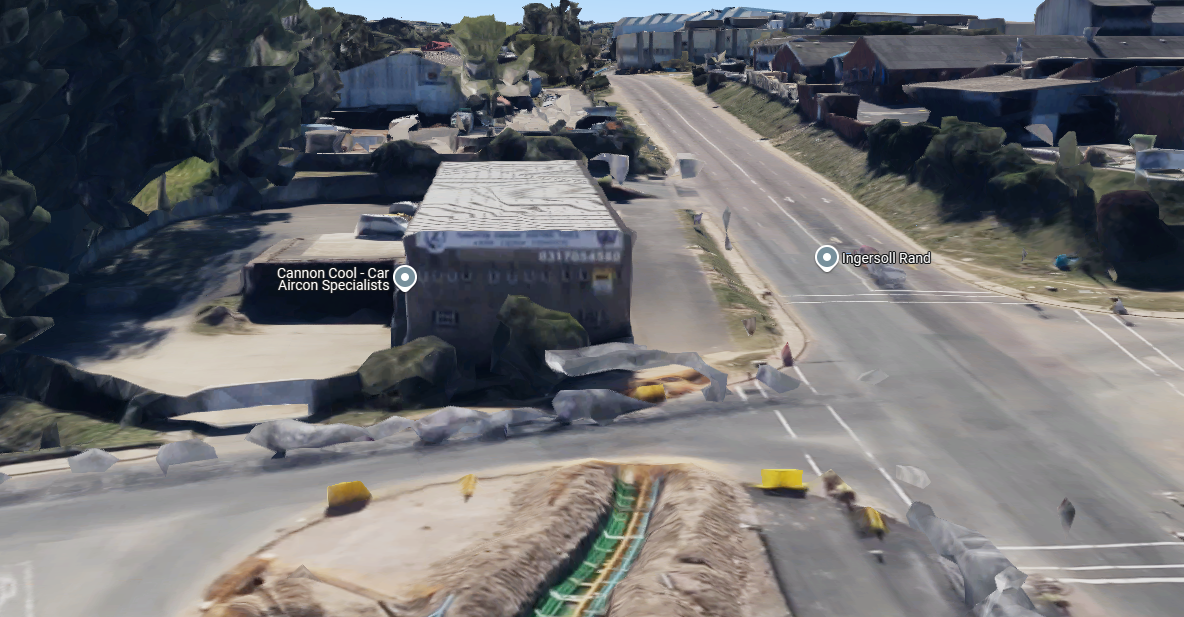Open the Ingersoll Rand place marker
This screenshot has height=617, width=1184.
(x=826, y=258)
